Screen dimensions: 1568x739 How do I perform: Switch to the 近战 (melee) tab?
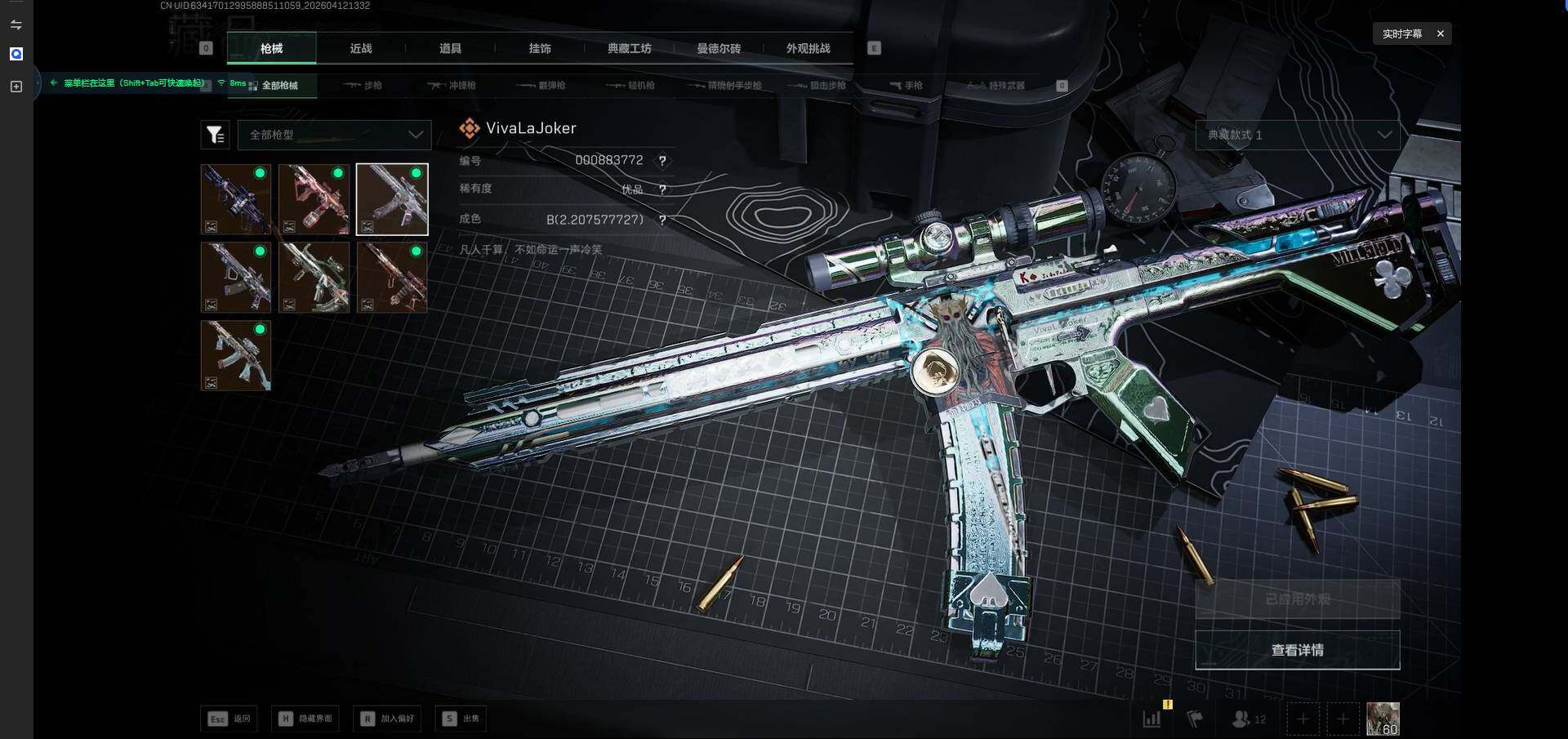pyautogui.click(x=361, y=49)
